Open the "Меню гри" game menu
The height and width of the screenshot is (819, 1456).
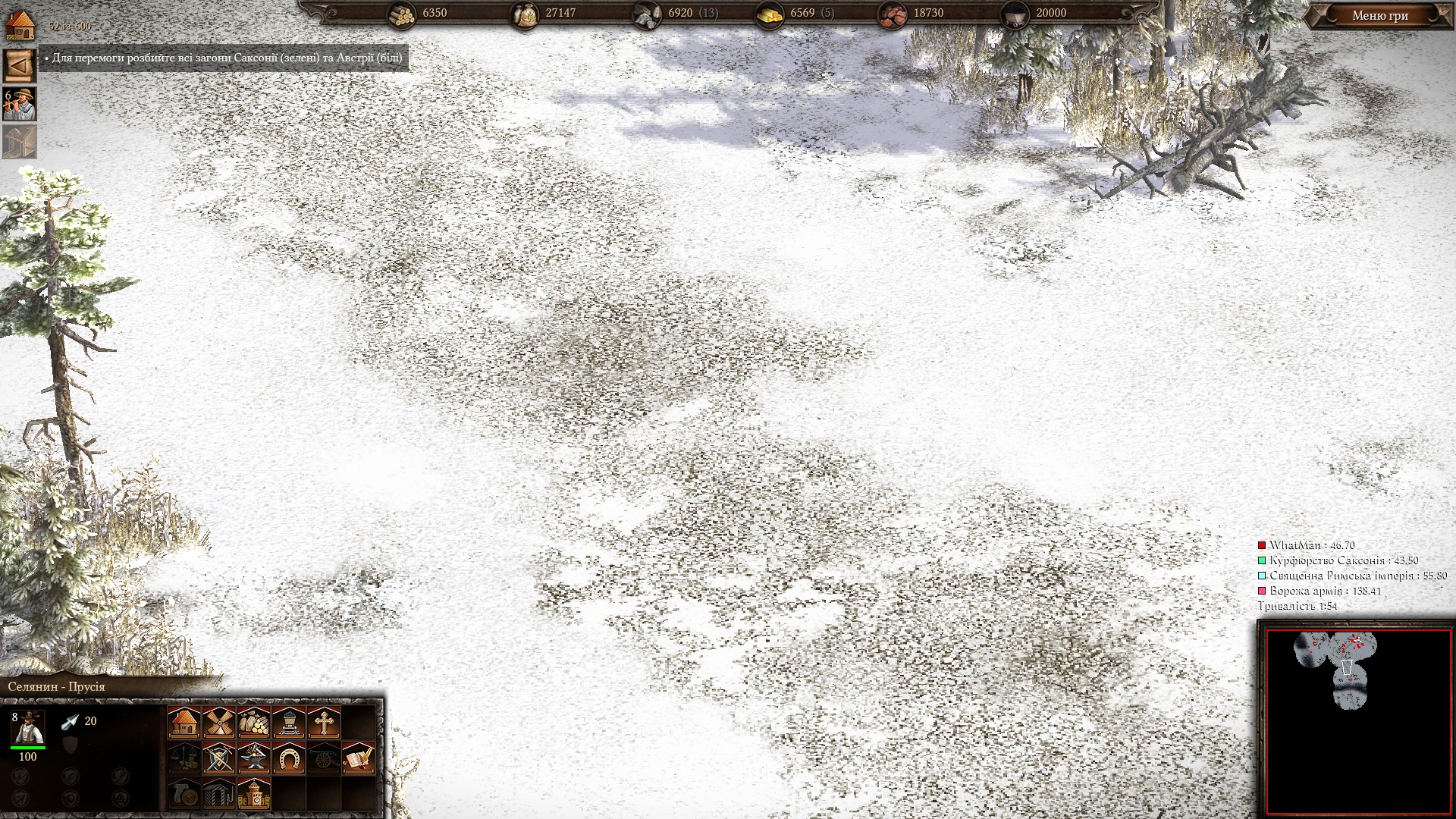pos(1379,15)
